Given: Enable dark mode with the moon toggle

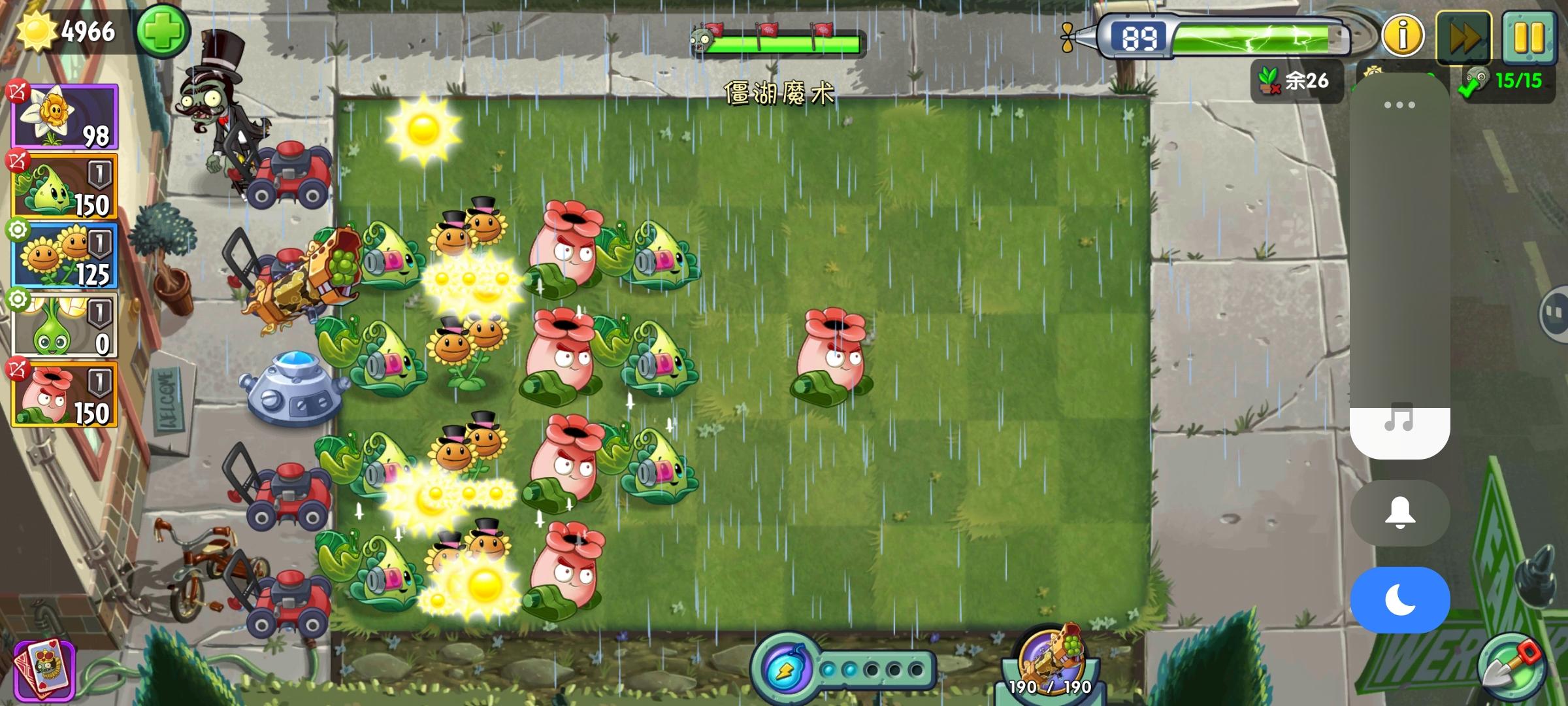Looking at the screenshot, I should tap(1399, 598).
